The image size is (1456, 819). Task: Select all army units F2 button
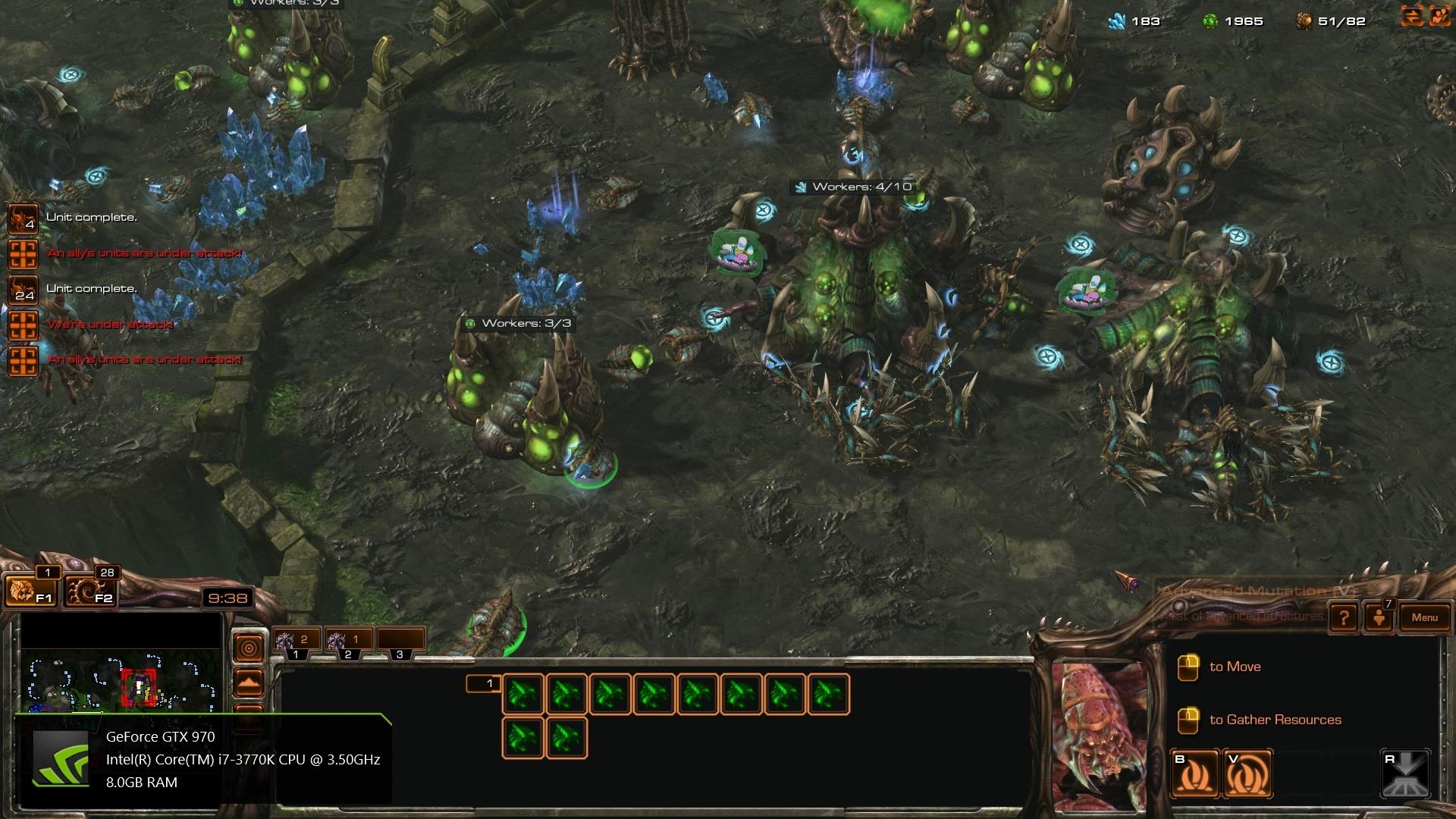pyautogui.click(x=89, y=591)
